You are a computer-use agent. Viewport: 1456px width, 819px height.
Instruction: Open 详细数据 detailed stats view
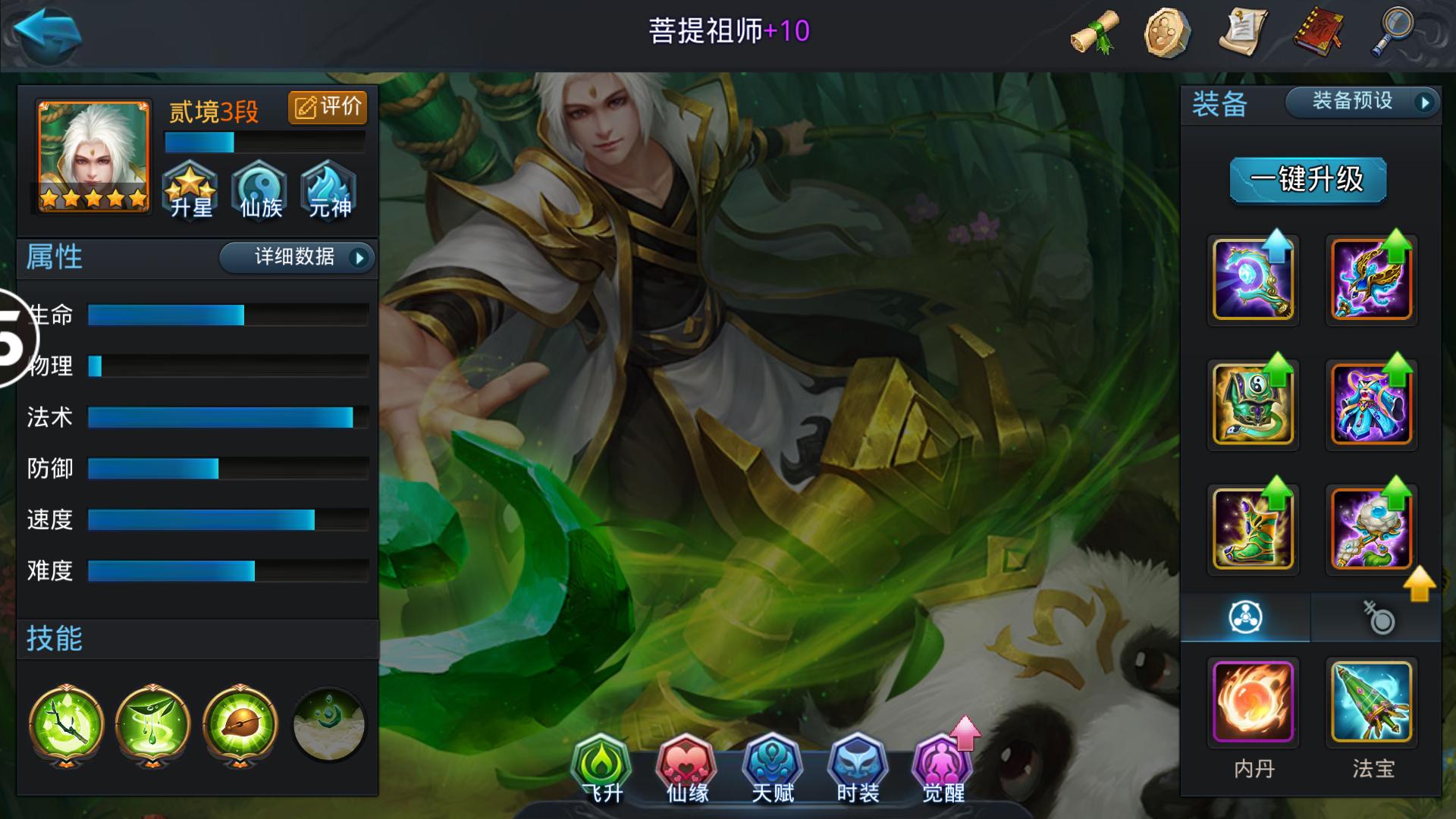[296, 258]
